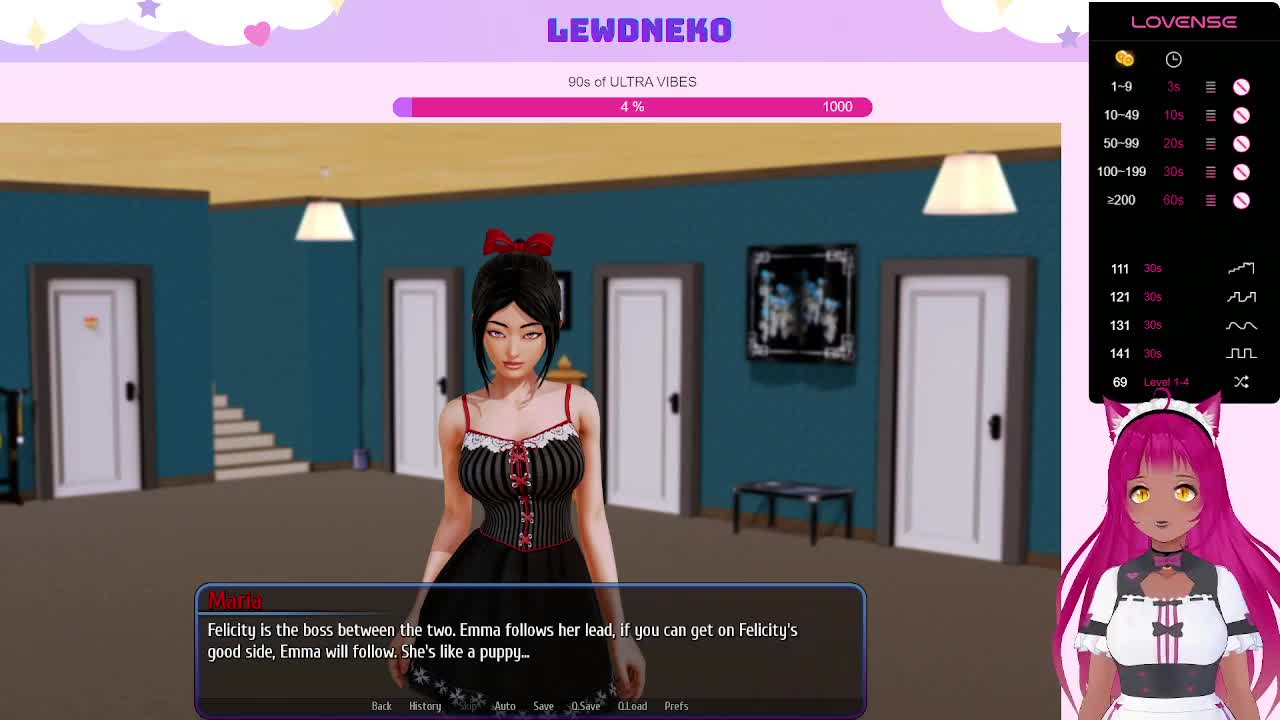Click the clock icon in Lovense panel
This screenshot has height=720, width=1280.
[x=1173, y=59]
